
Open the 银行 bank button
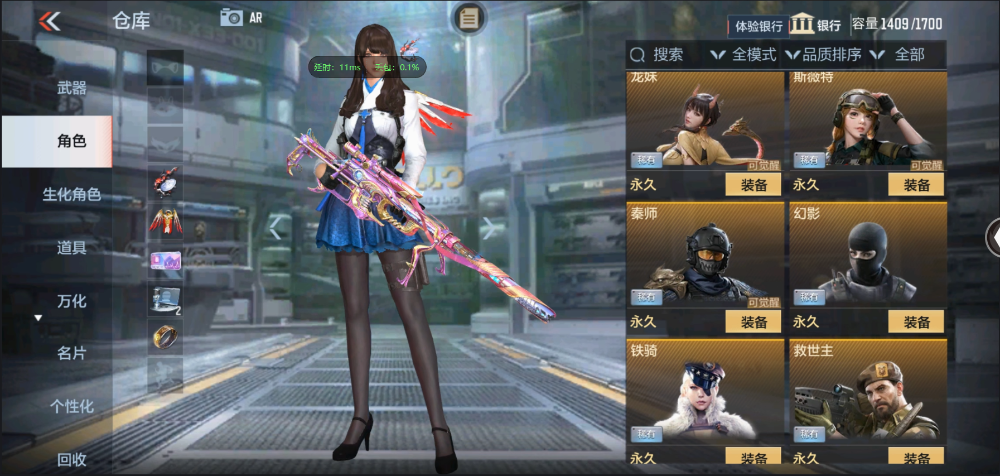pyautogui.click(x=815, y=25)
